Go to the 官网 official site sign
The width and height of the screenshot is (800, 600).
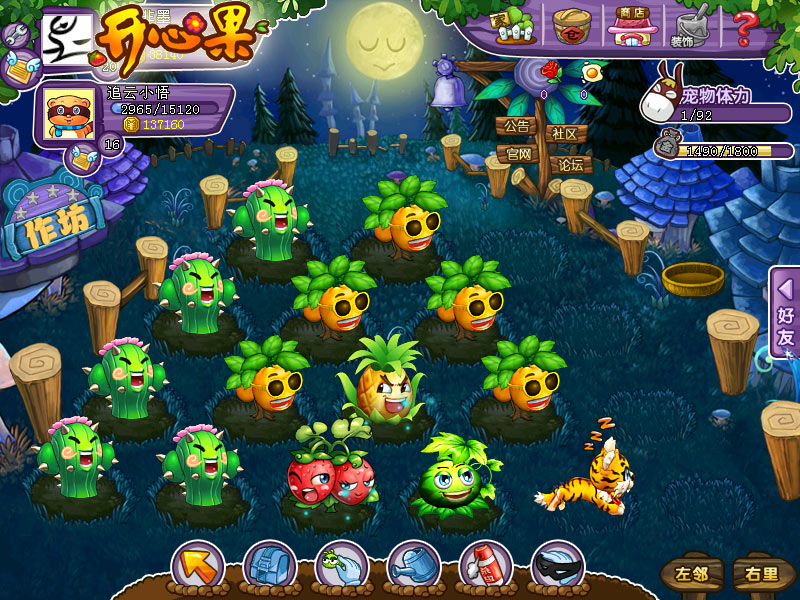click(518, 154)
